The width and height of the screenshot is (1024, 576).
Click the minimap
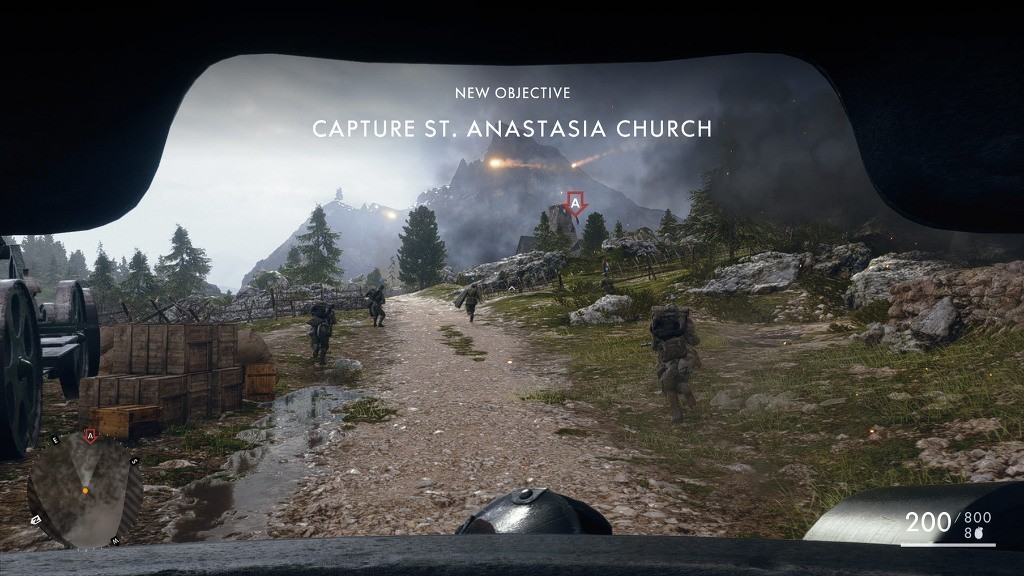point(85,491)
